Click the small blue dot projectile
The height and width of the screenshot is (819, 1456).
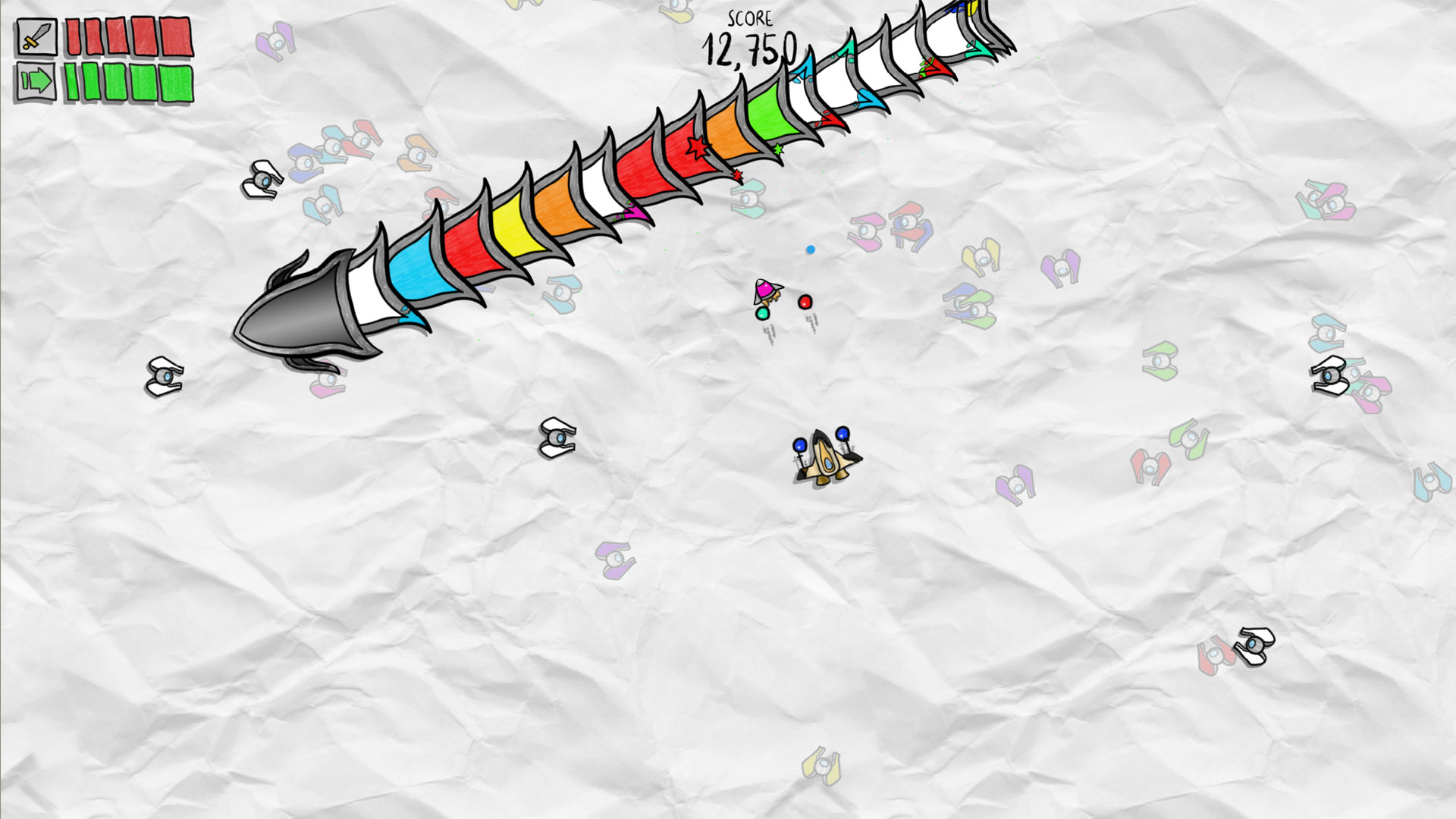pos(811,248)
